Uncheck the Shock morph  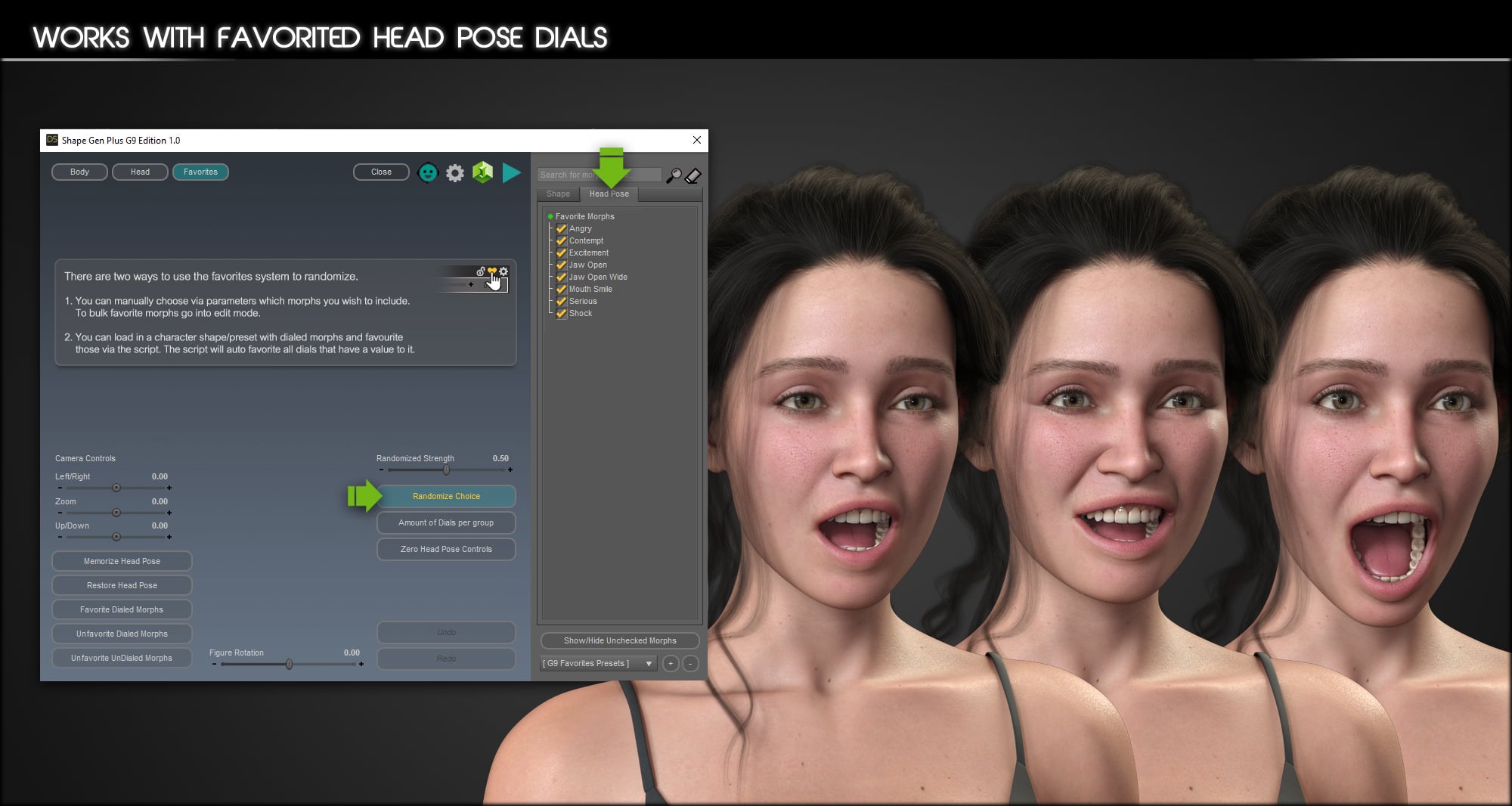pyautogui.click(x=561, y=313)
